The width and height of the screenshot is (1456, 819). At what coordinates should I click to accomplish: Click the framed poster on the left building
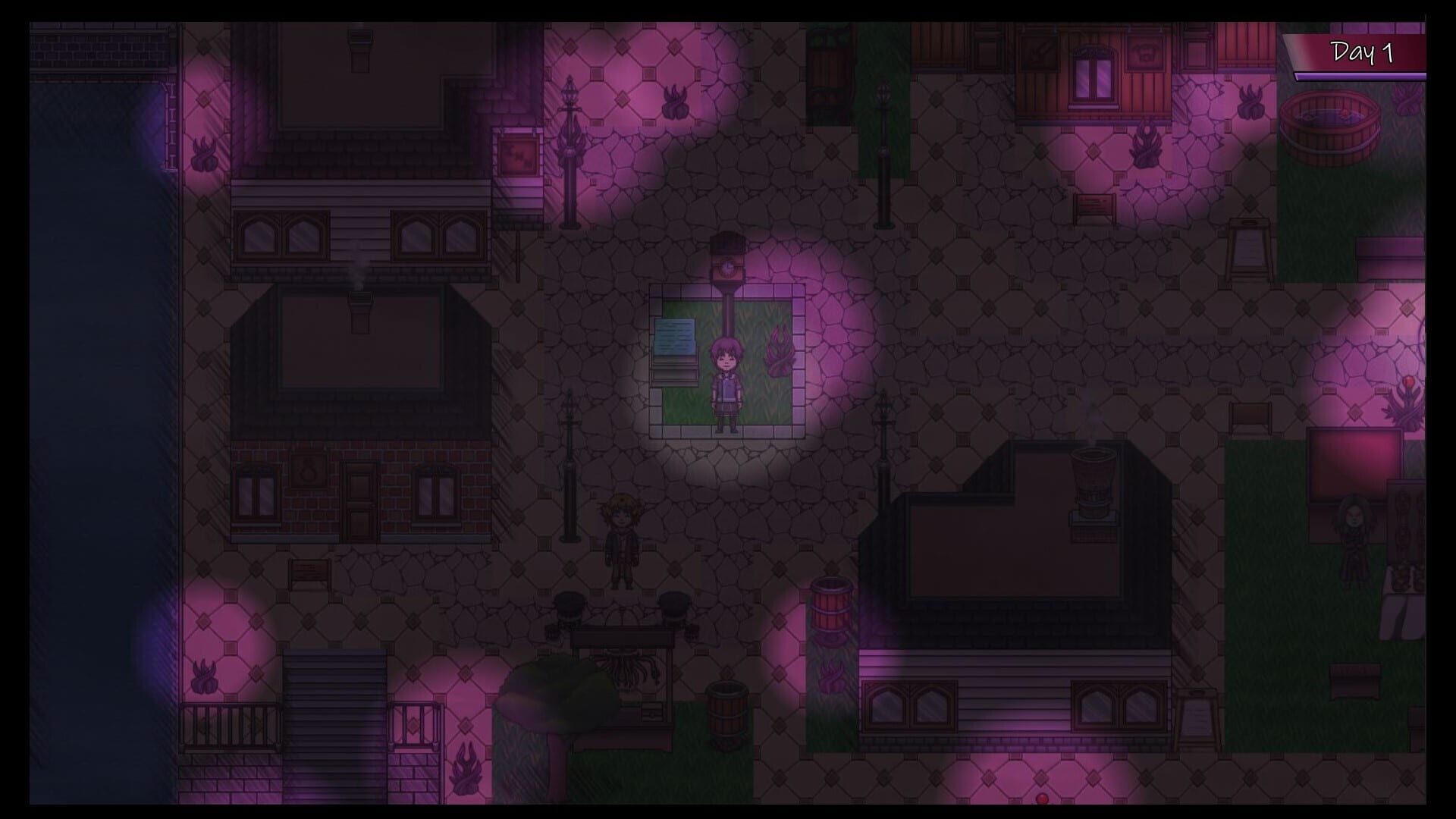click(518, 155)
